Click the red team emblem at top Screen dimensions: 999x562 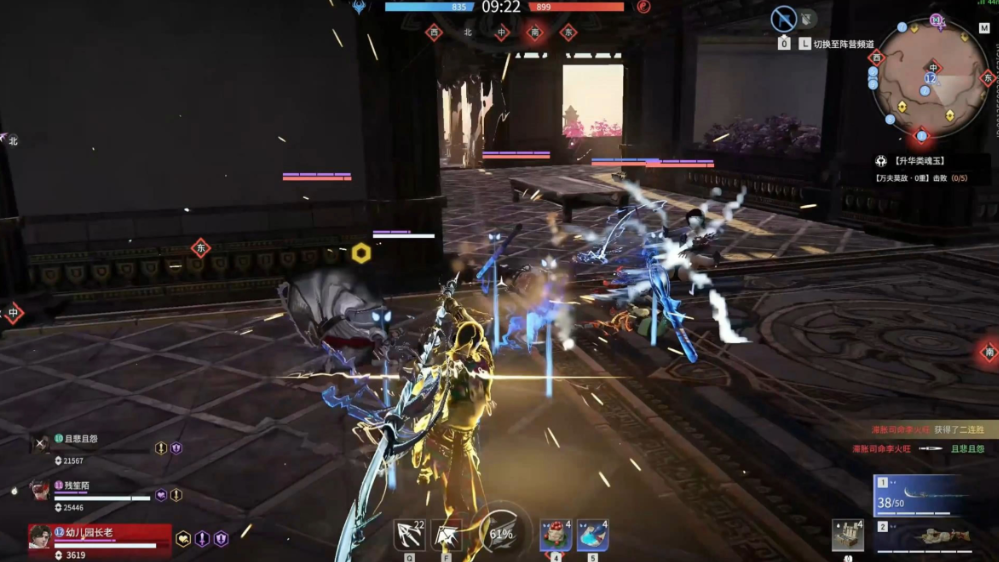pyautogui.click(x=643, y=7)
